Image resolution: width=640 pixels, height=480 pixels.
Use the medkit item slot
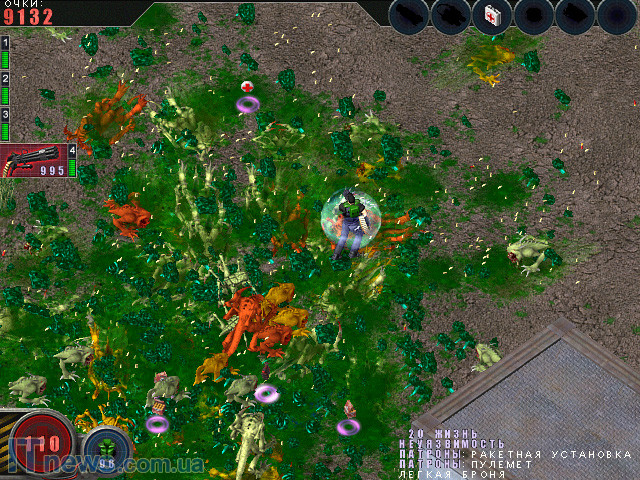492,17
